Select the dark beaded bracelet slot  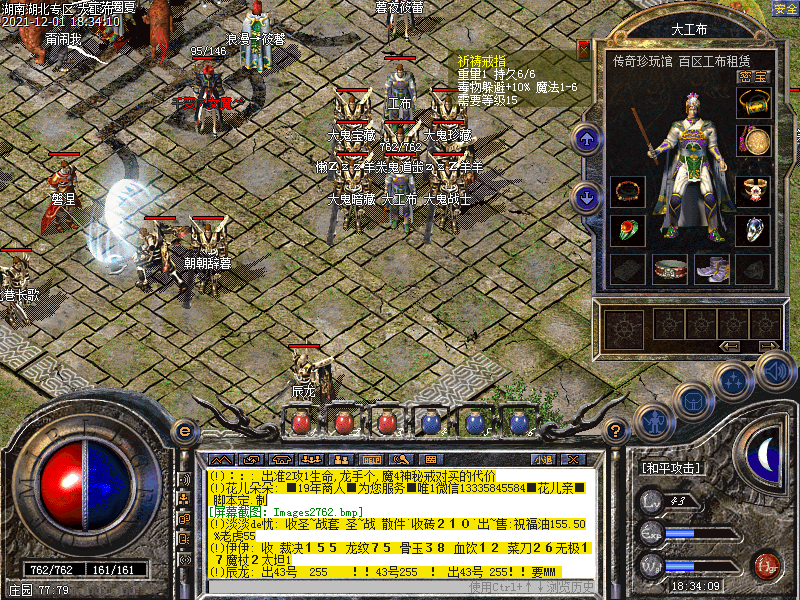click(x=628, y=190)
